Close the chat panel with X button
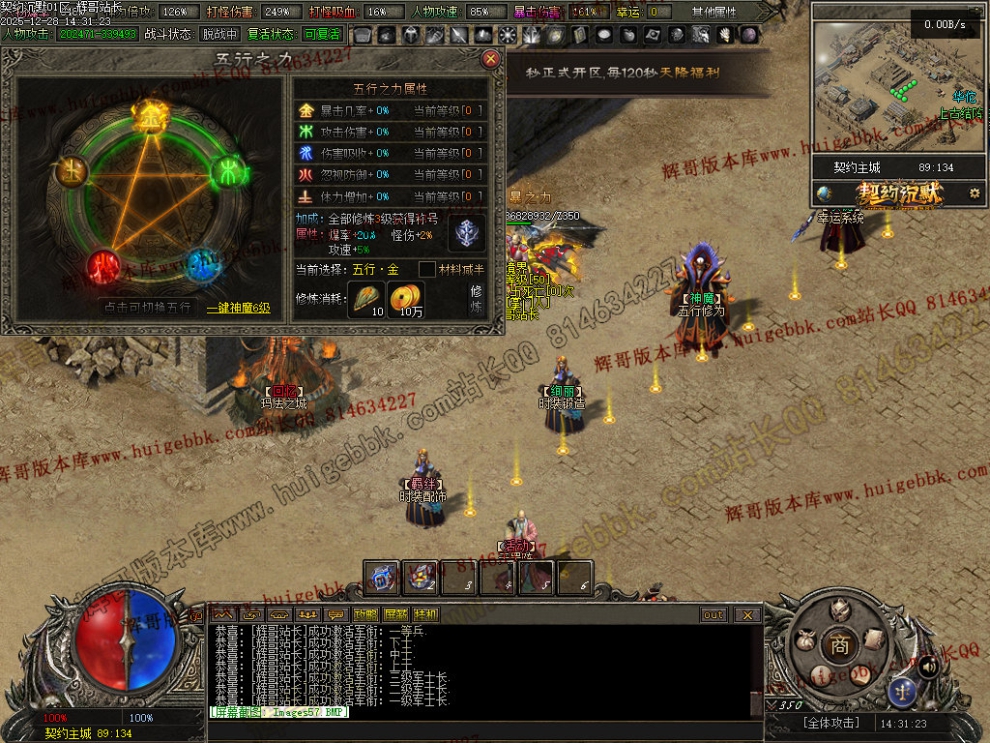The width and height of the screenshot is (990, 743). (x=748, y=615)
